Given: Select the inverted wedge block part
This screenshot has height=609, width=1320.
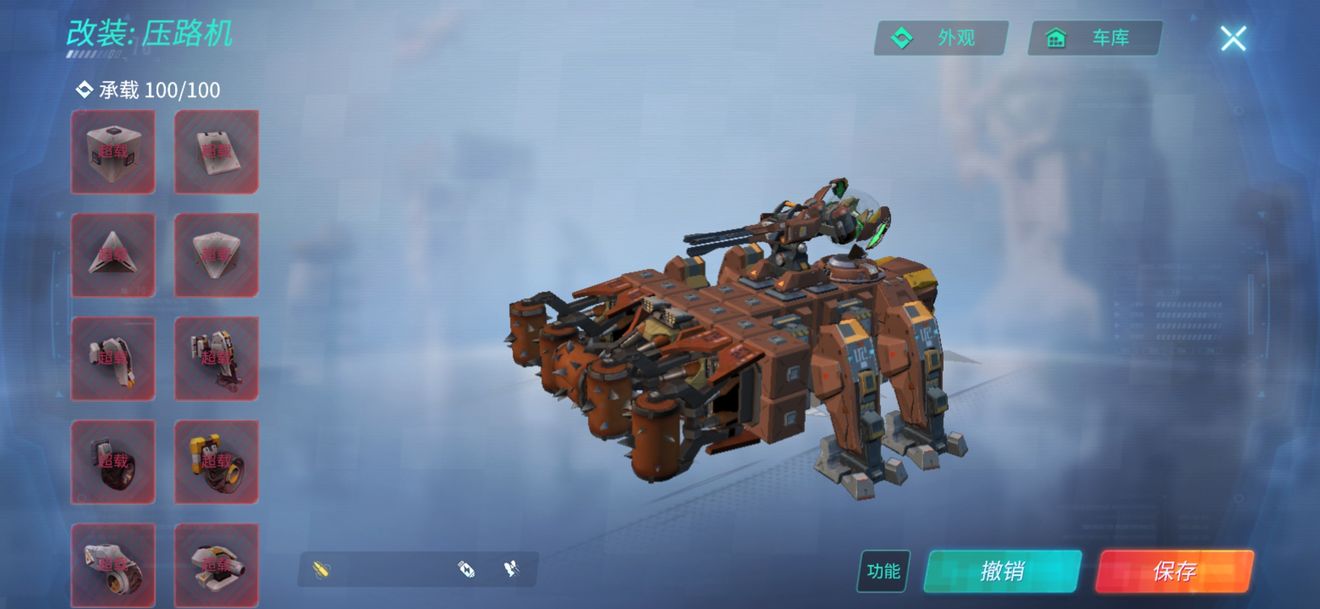Looking at the screenshot, I should coord(216,255).
